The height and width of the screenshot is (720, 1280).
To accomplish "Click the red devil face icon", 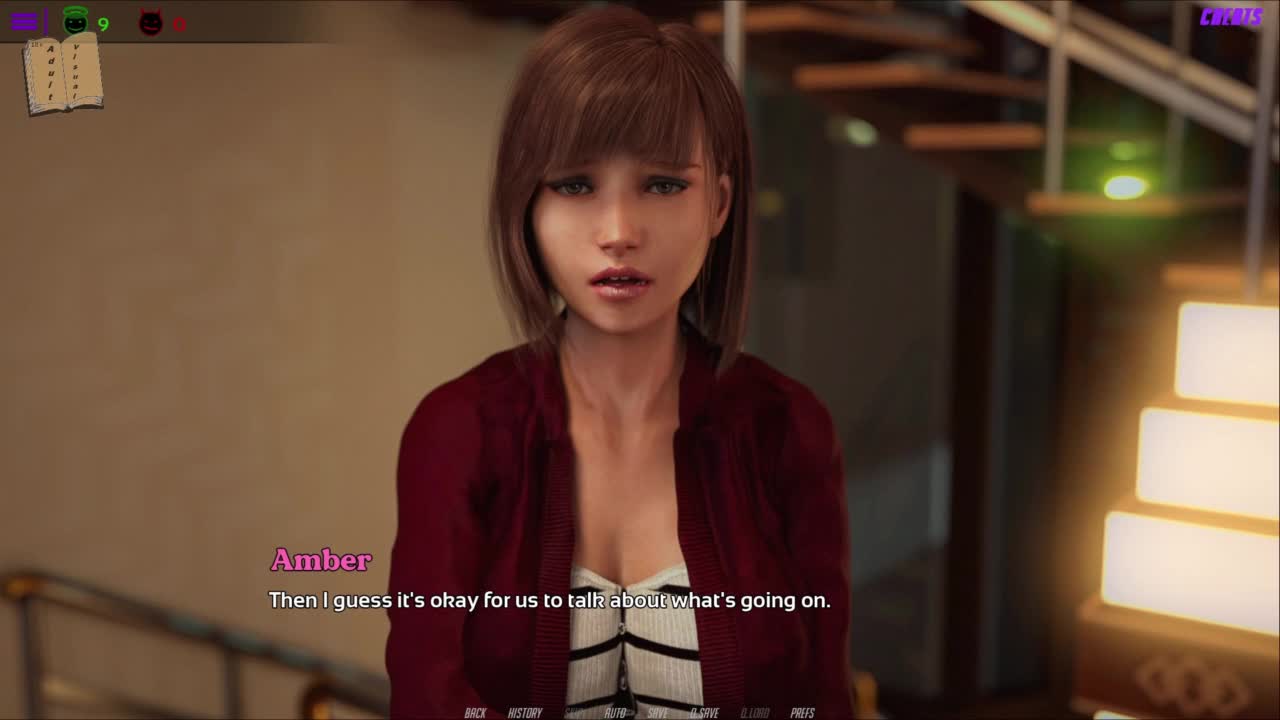I will click(151, 22).
